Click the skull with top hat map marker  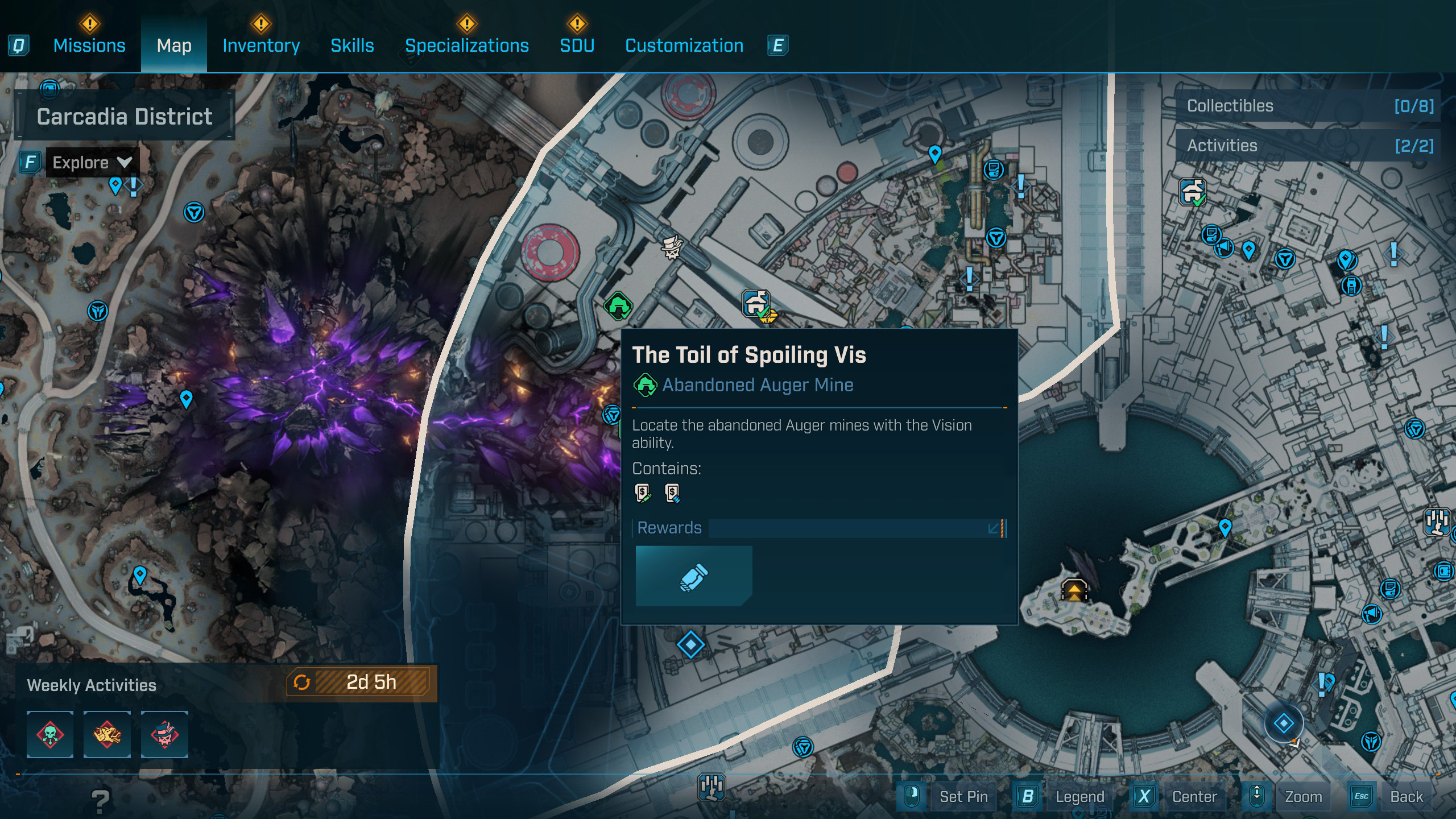[672, 248]
